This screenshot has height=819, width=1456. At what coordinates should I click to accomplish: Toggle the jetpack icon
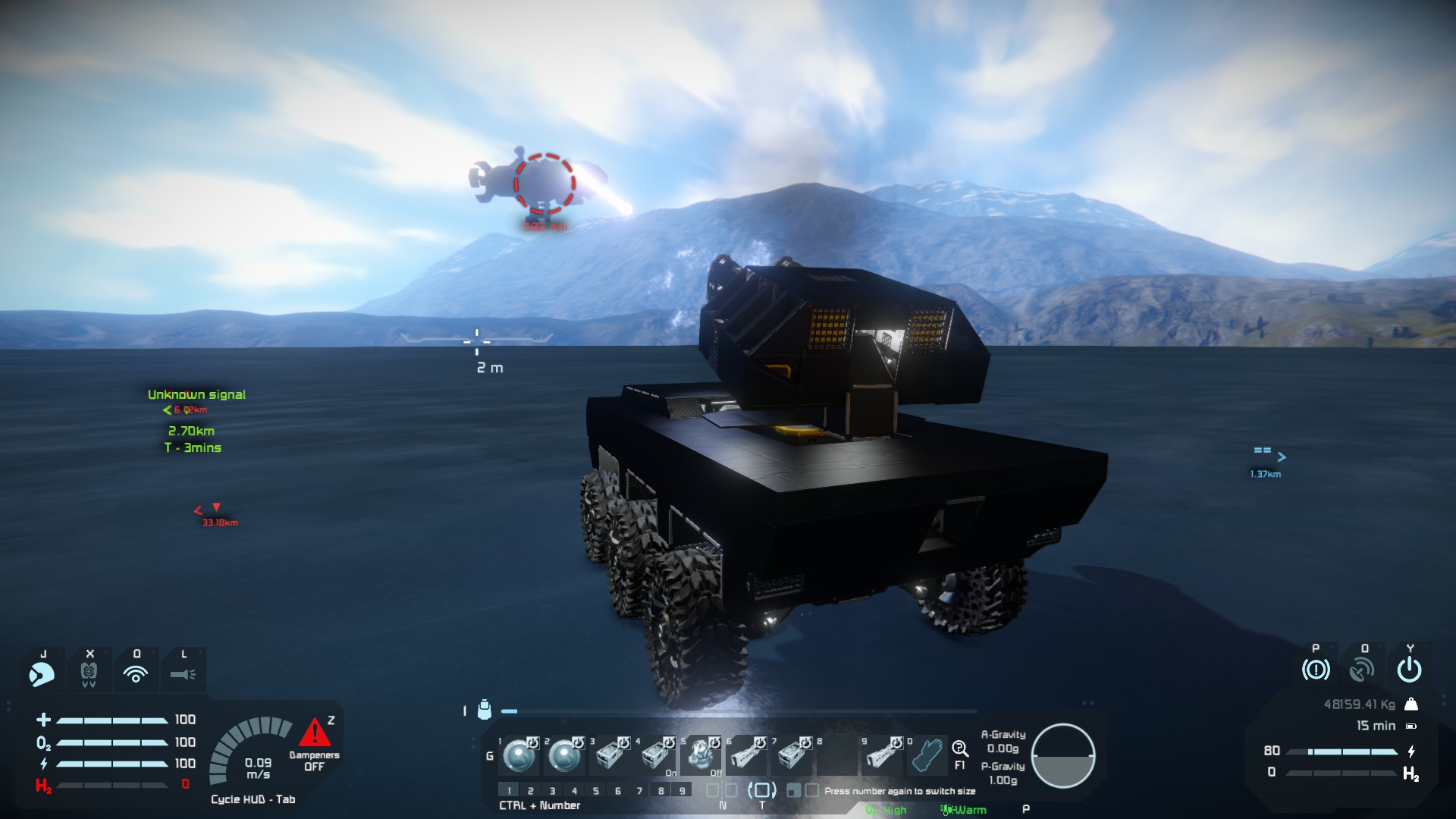coord(89,673)
